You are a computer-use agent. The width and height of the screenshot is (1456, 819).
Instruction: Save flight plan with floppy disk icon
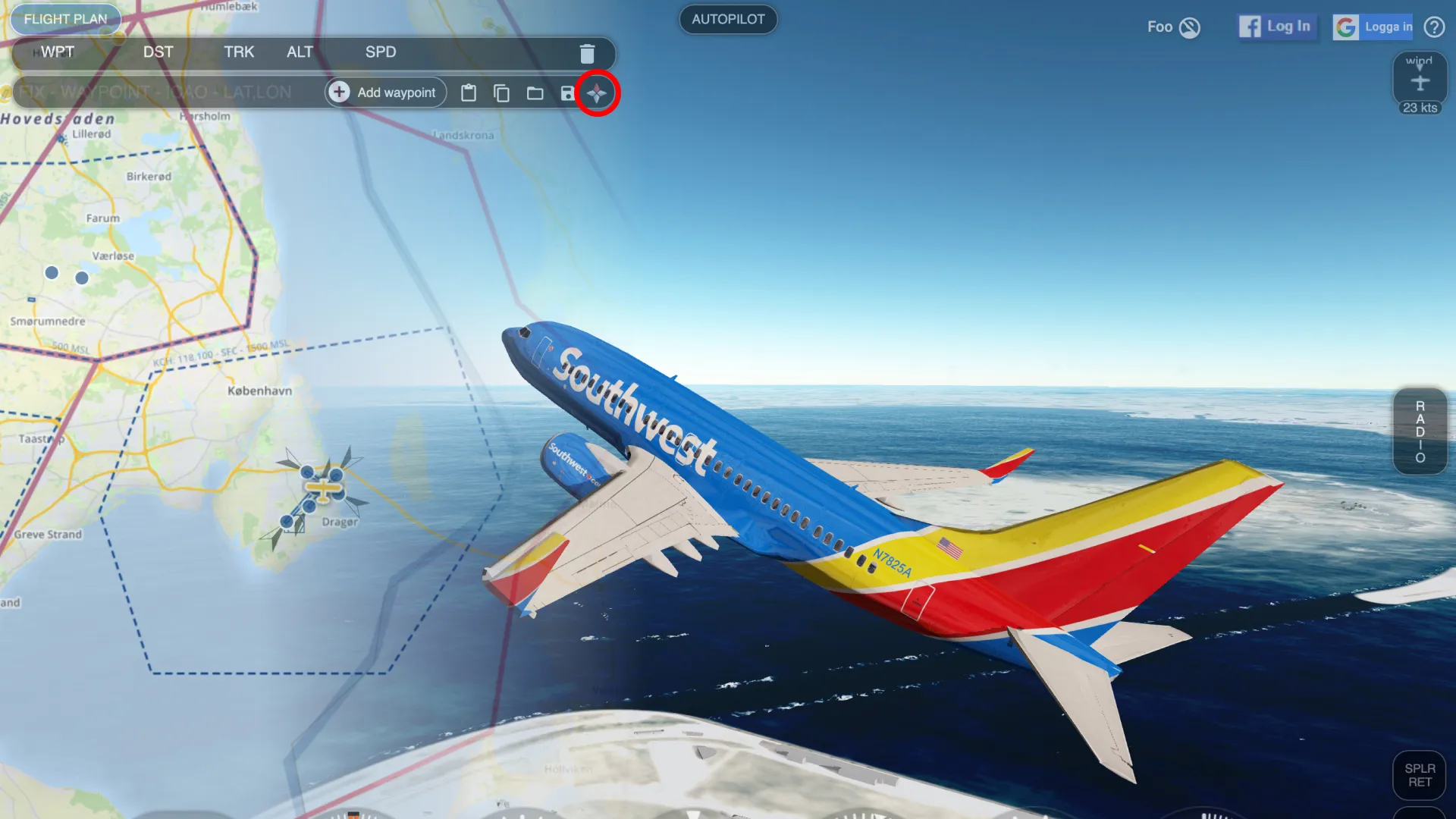point(567,93)
